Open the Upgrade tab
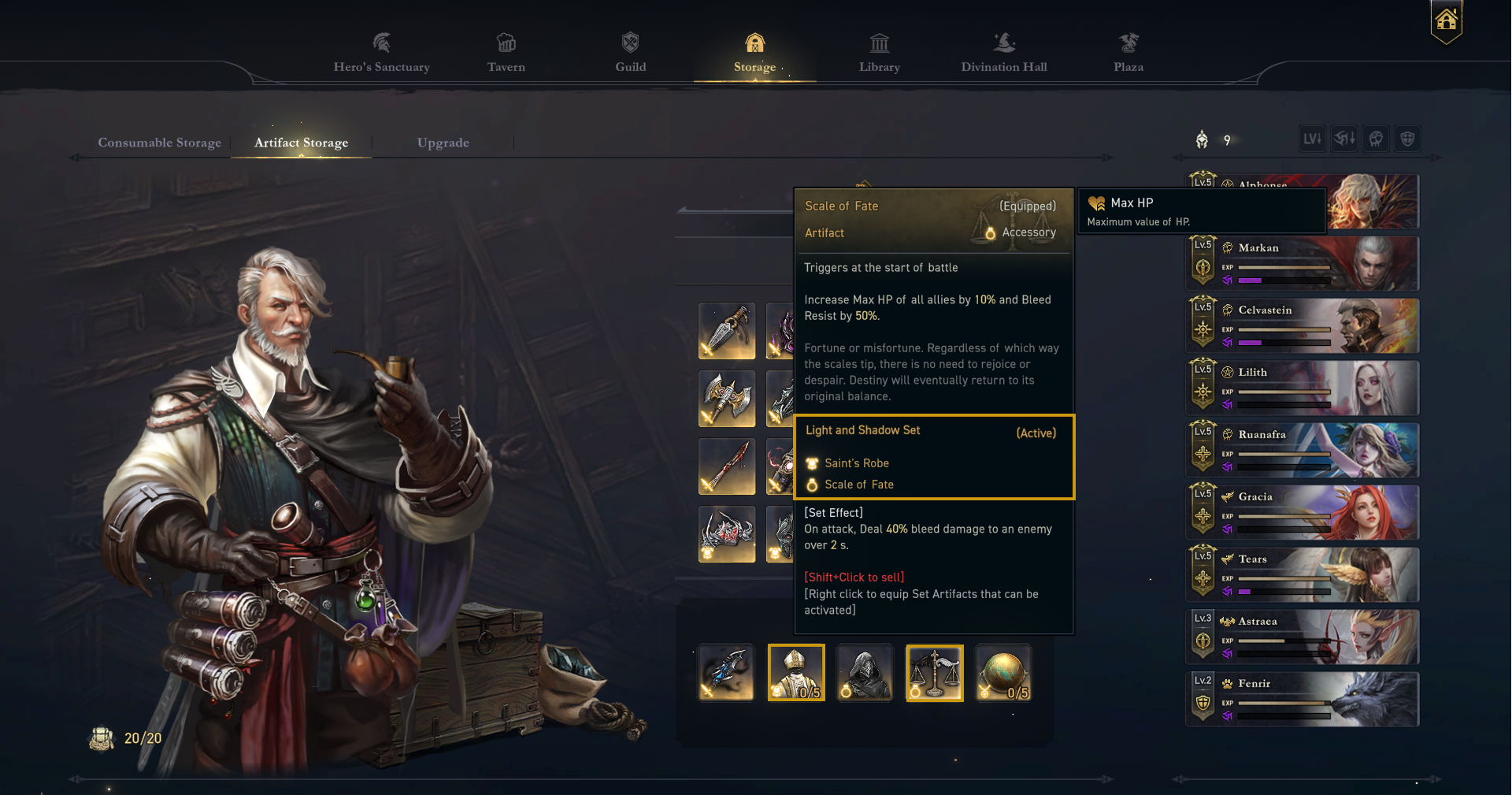The width and height of the screenshot is (1512, 795). [443, 143]
